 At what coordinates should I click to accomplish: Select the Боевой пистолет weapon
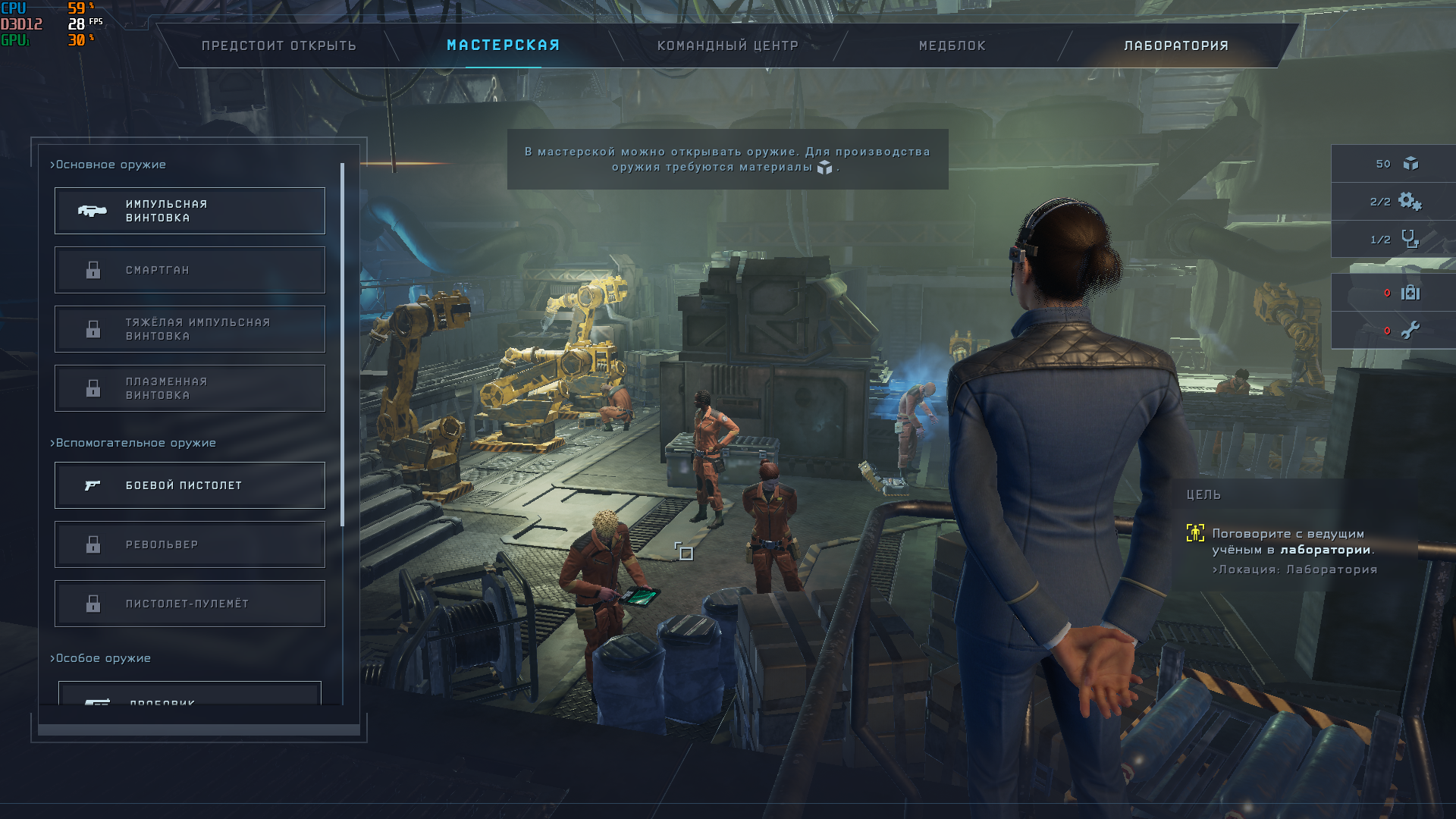point(190,485)
